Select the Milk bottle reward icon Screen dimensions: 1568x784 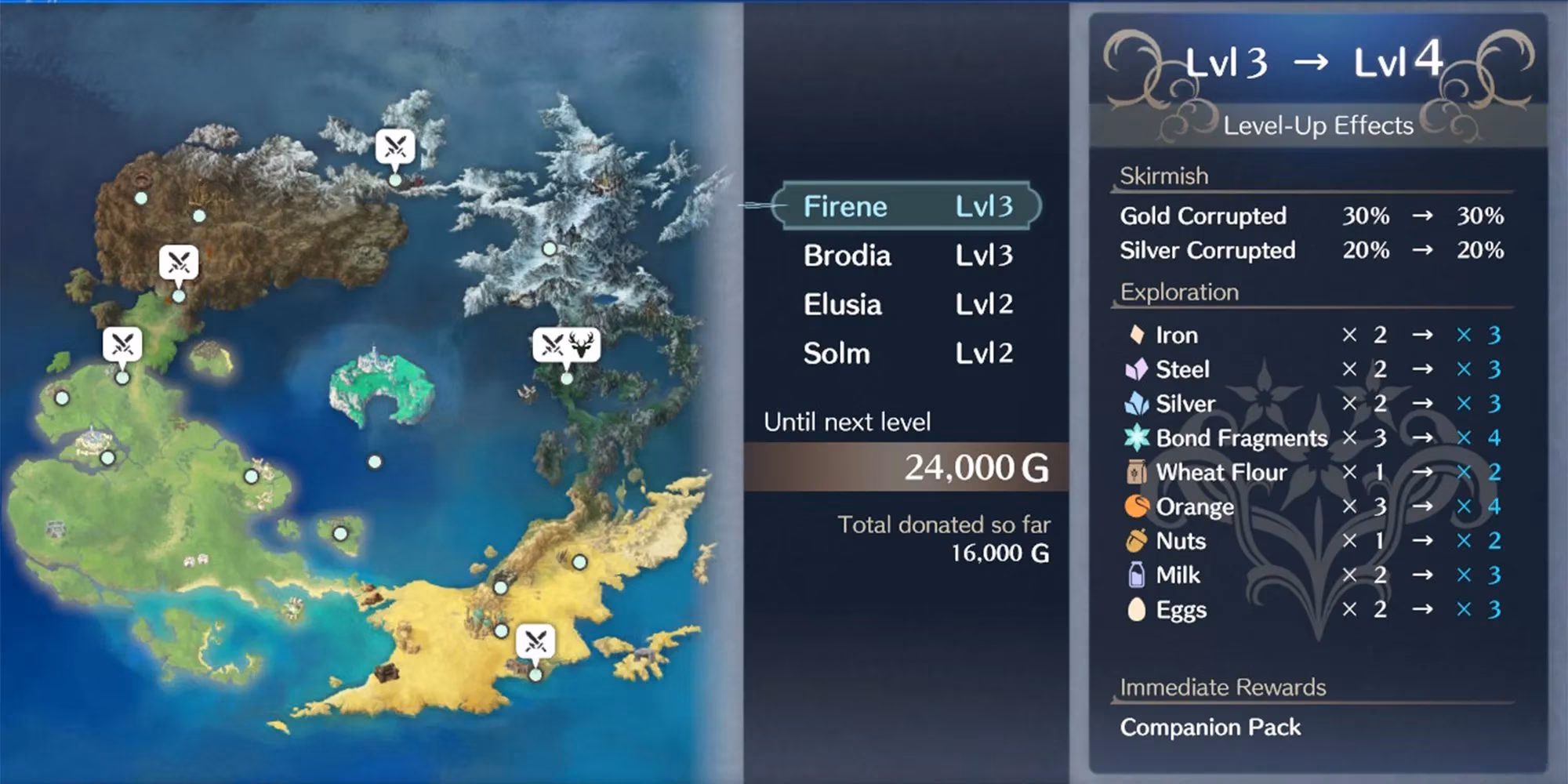click(1136, 575)
